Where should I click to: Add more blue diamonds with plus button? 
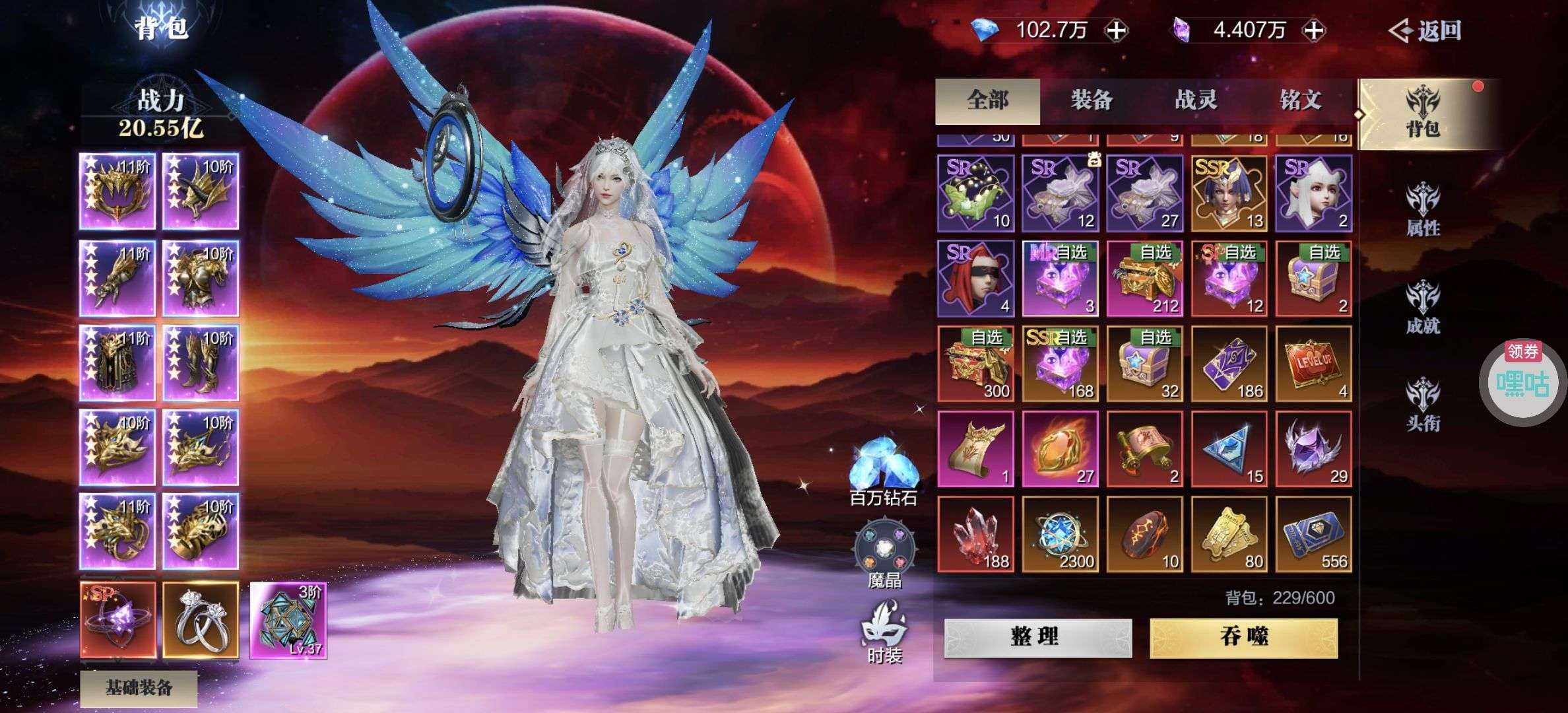coord(1117,30)
